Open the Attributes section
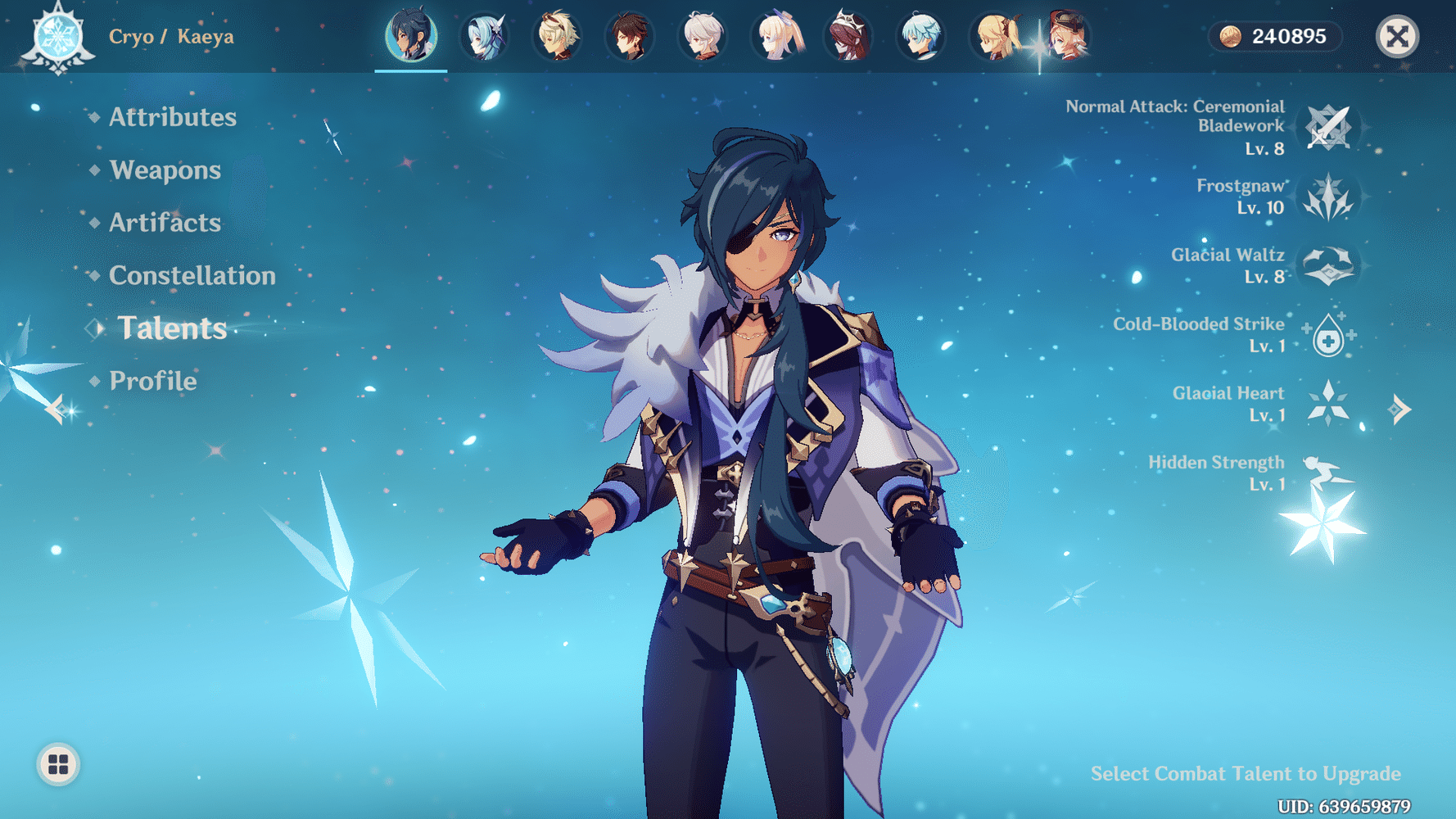This screenshot has width=1456, height=819. click(x=173, y=117)
